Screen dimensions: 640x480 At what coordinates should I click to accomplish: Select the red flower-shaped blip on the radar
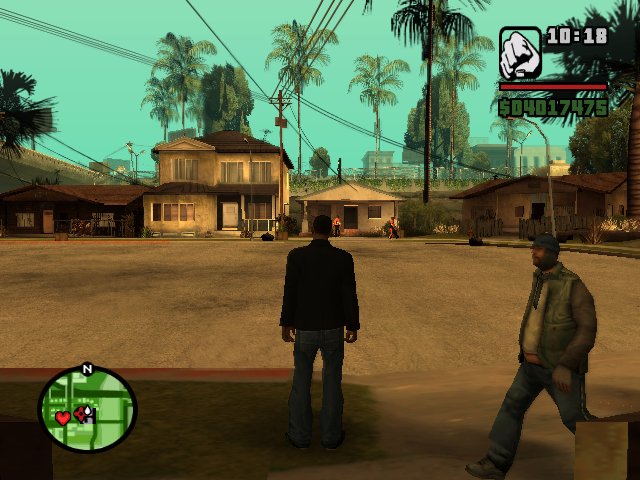(x=80, y=413)
